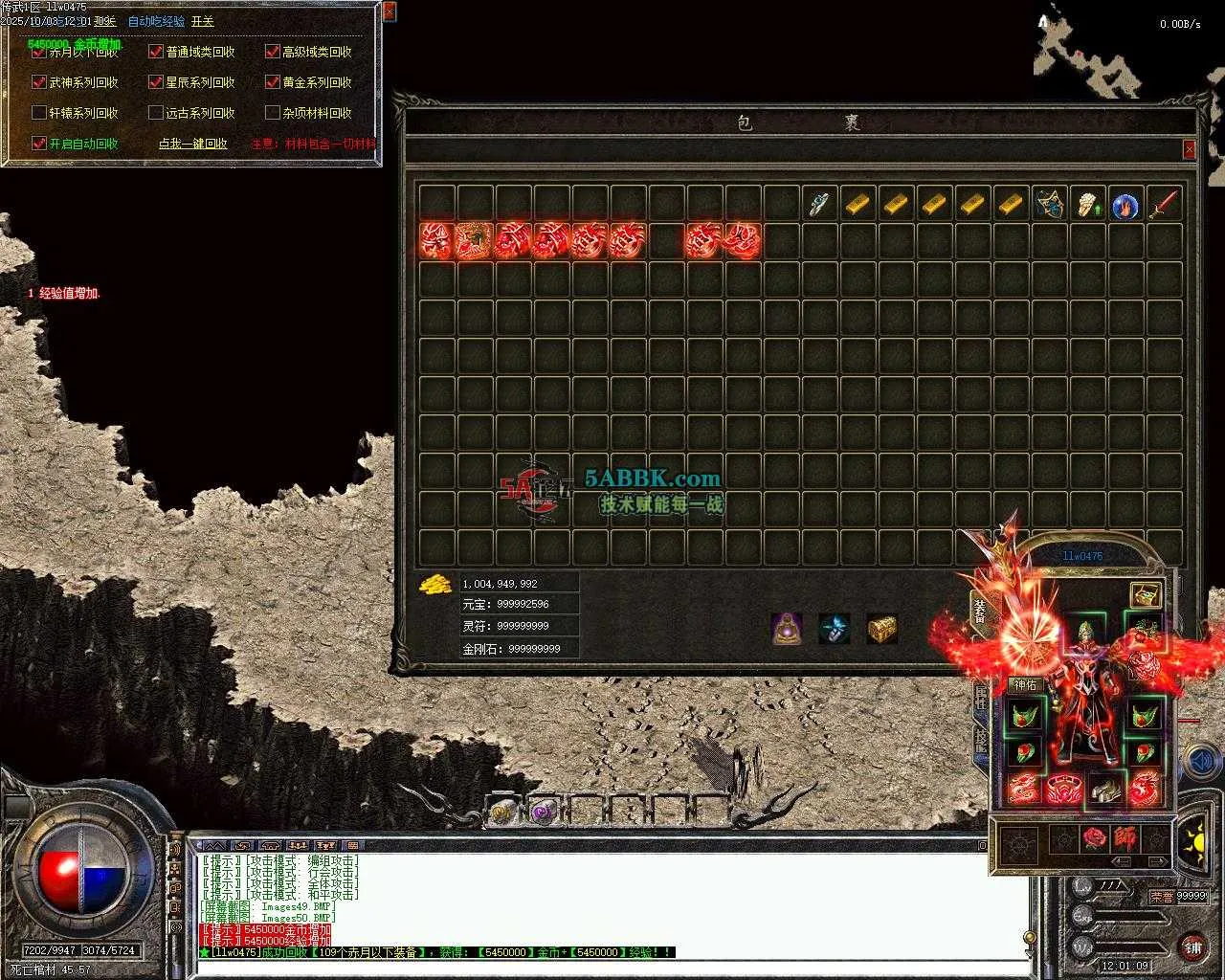The image size is (1225, 980).
Task: Click the 点我一键回收 link
Action: click(x=192, y=144)
